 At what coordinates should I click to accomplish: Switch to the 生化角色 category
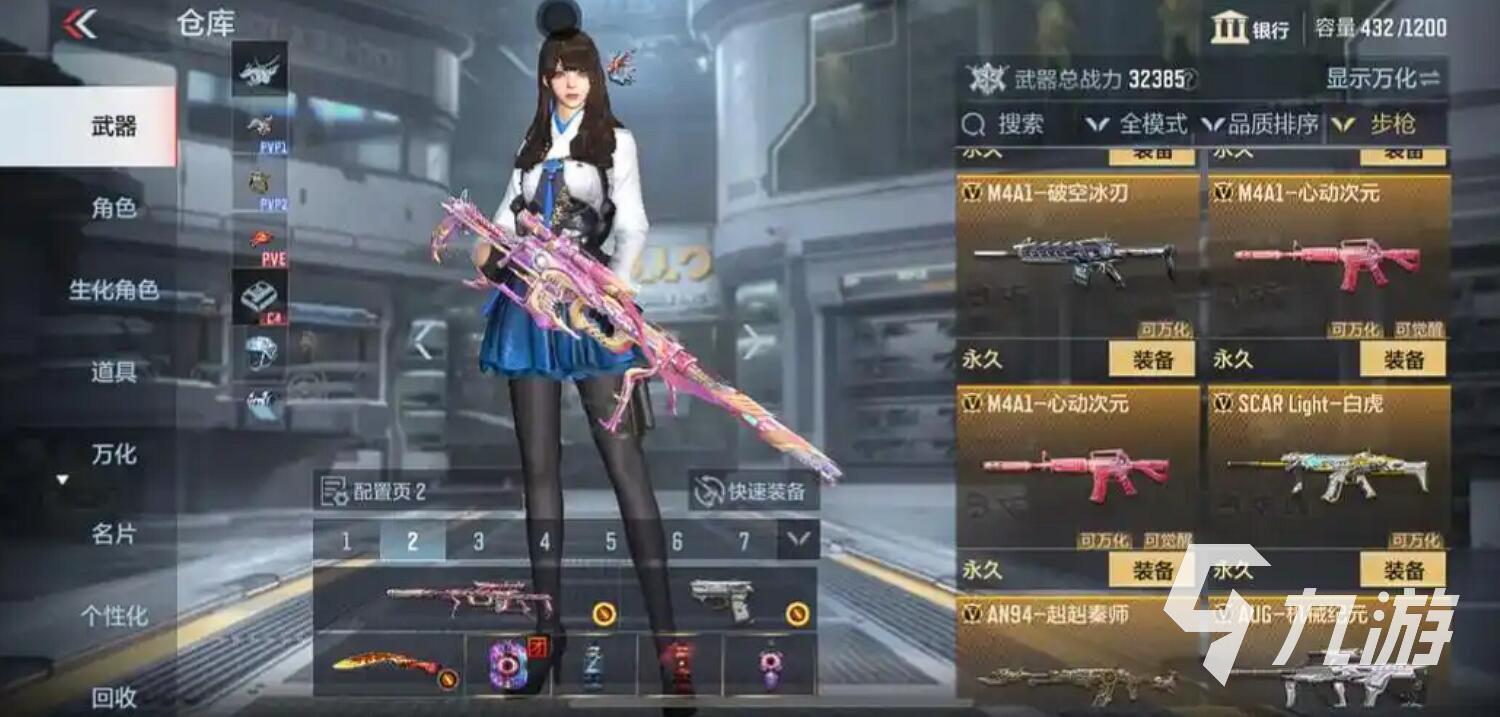coord(114,290)
